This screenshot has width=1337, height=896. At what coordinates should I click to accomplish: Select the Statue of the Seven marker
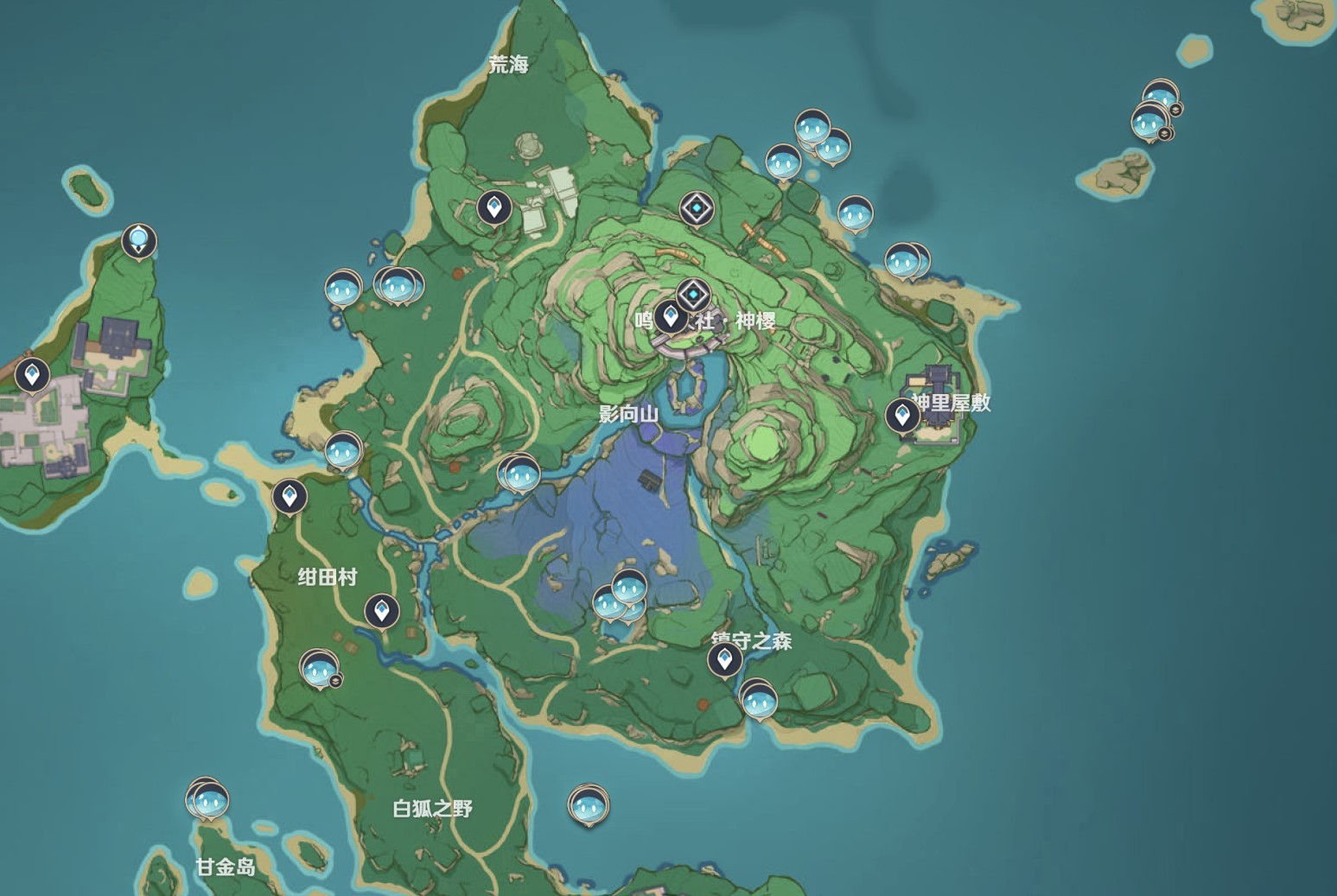[x=139, y=240]
